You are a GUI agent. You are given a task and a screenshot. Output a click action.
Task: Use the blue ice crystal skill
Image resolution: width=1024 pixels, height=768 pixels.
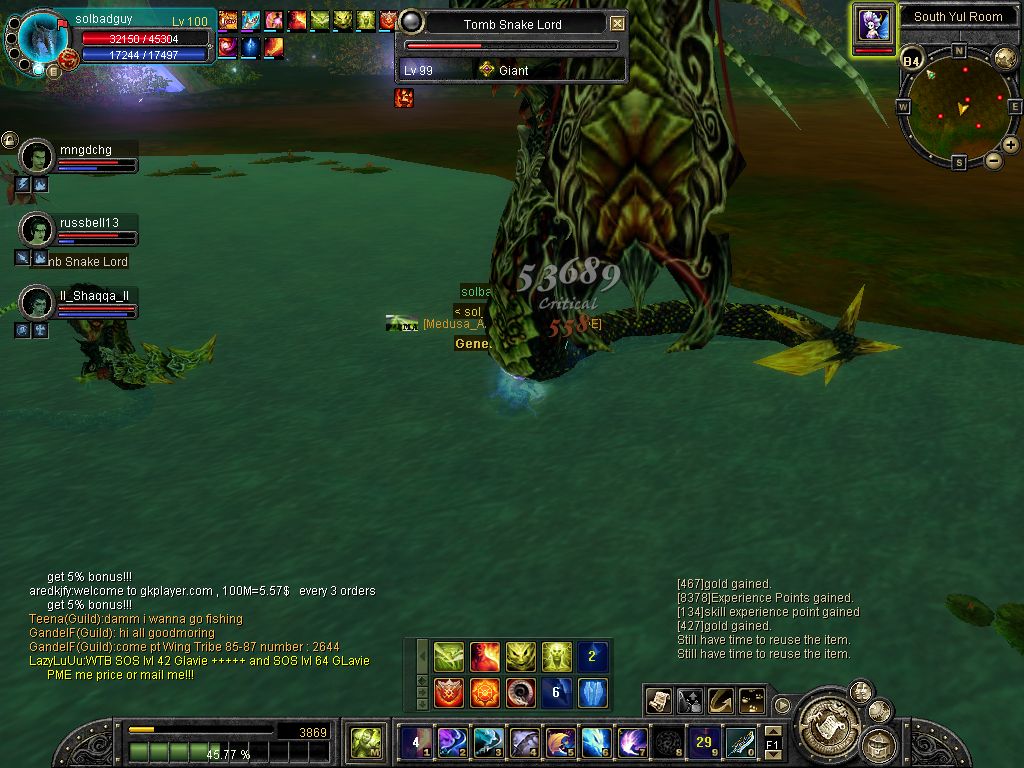(x=593, y=692)
